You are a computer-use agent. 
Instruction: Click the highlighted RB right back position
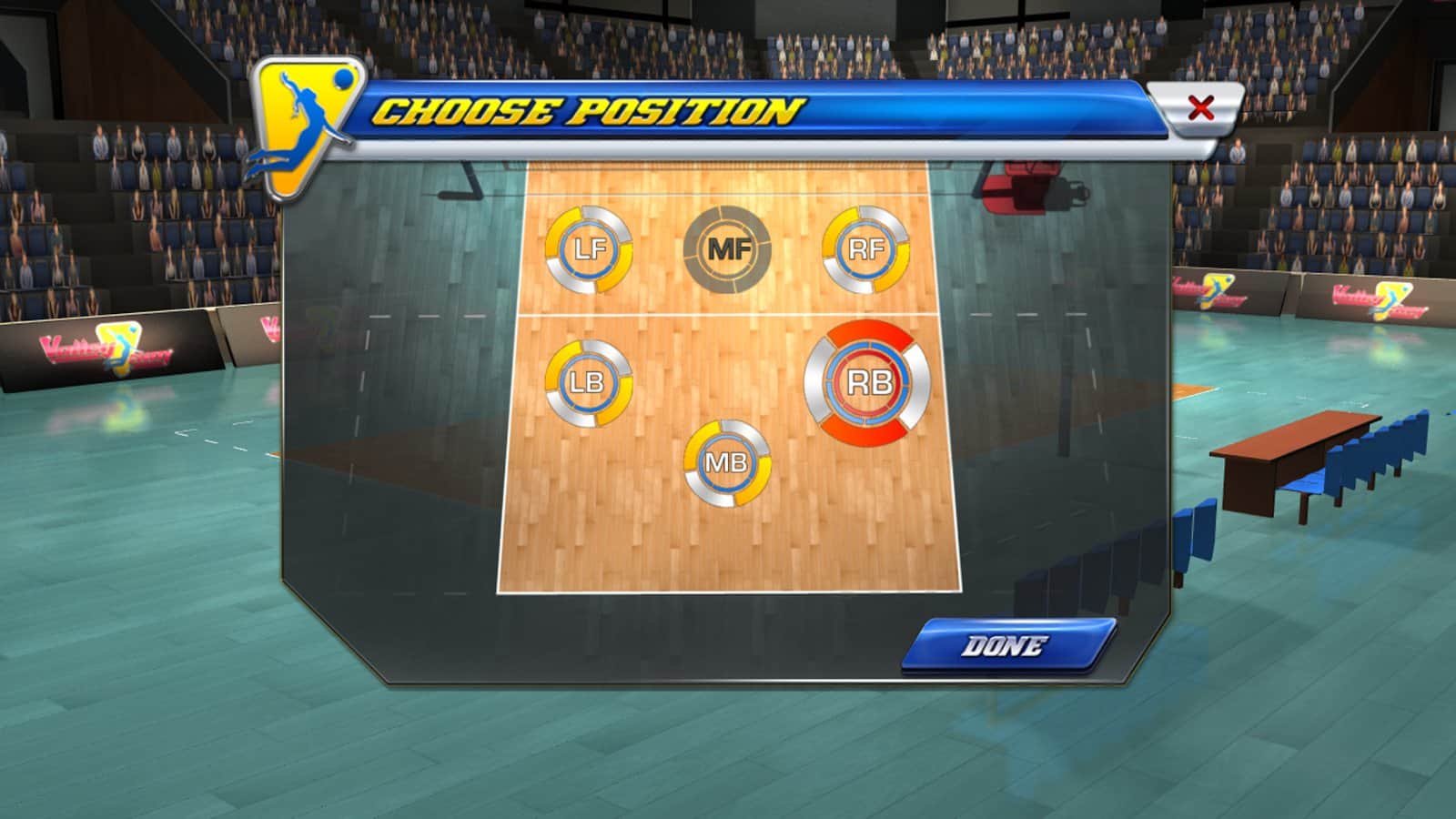pyautogui.click(x=867, y=383)
